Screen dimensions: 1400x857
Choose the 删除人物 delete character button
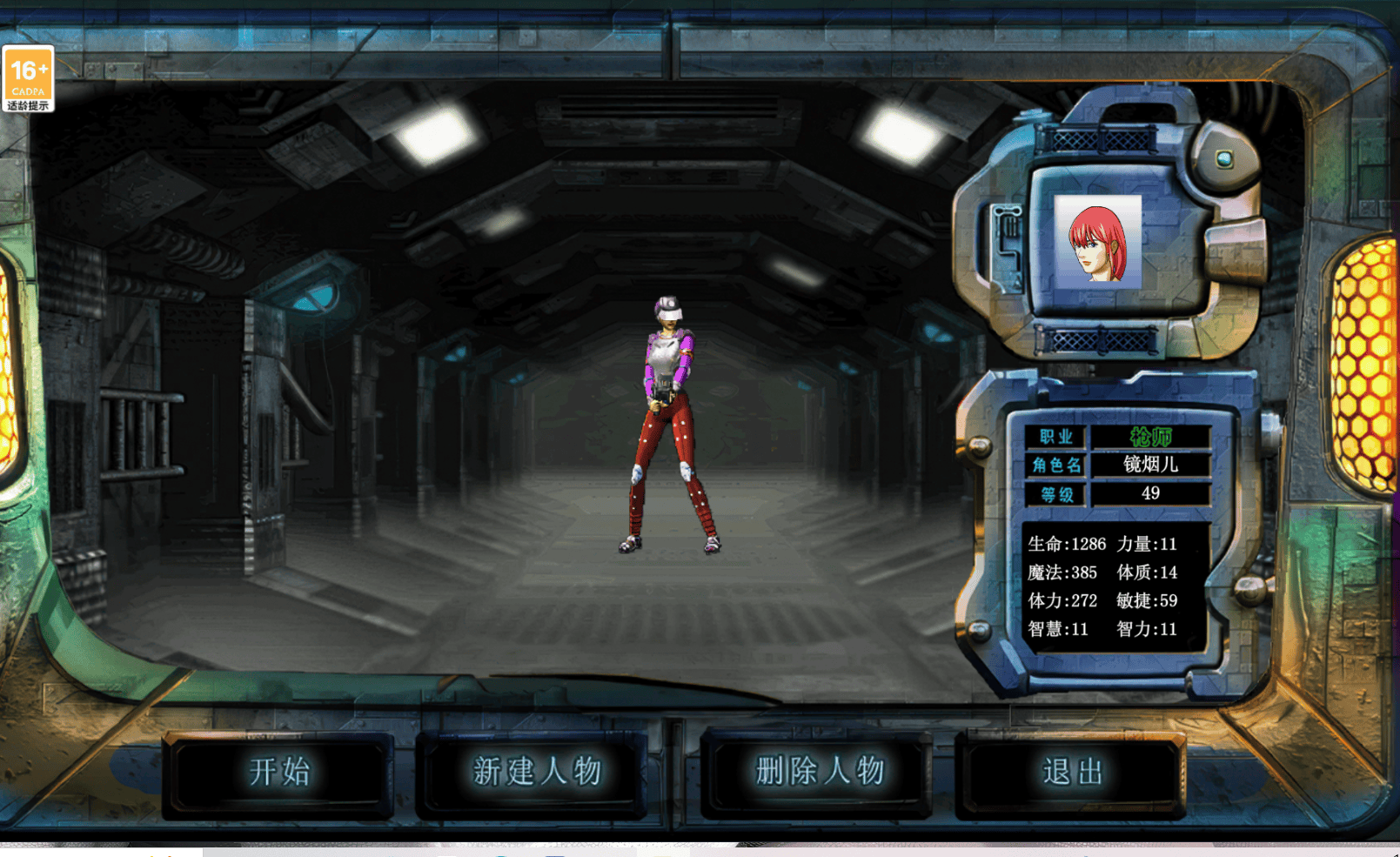(x=819, y=773)
